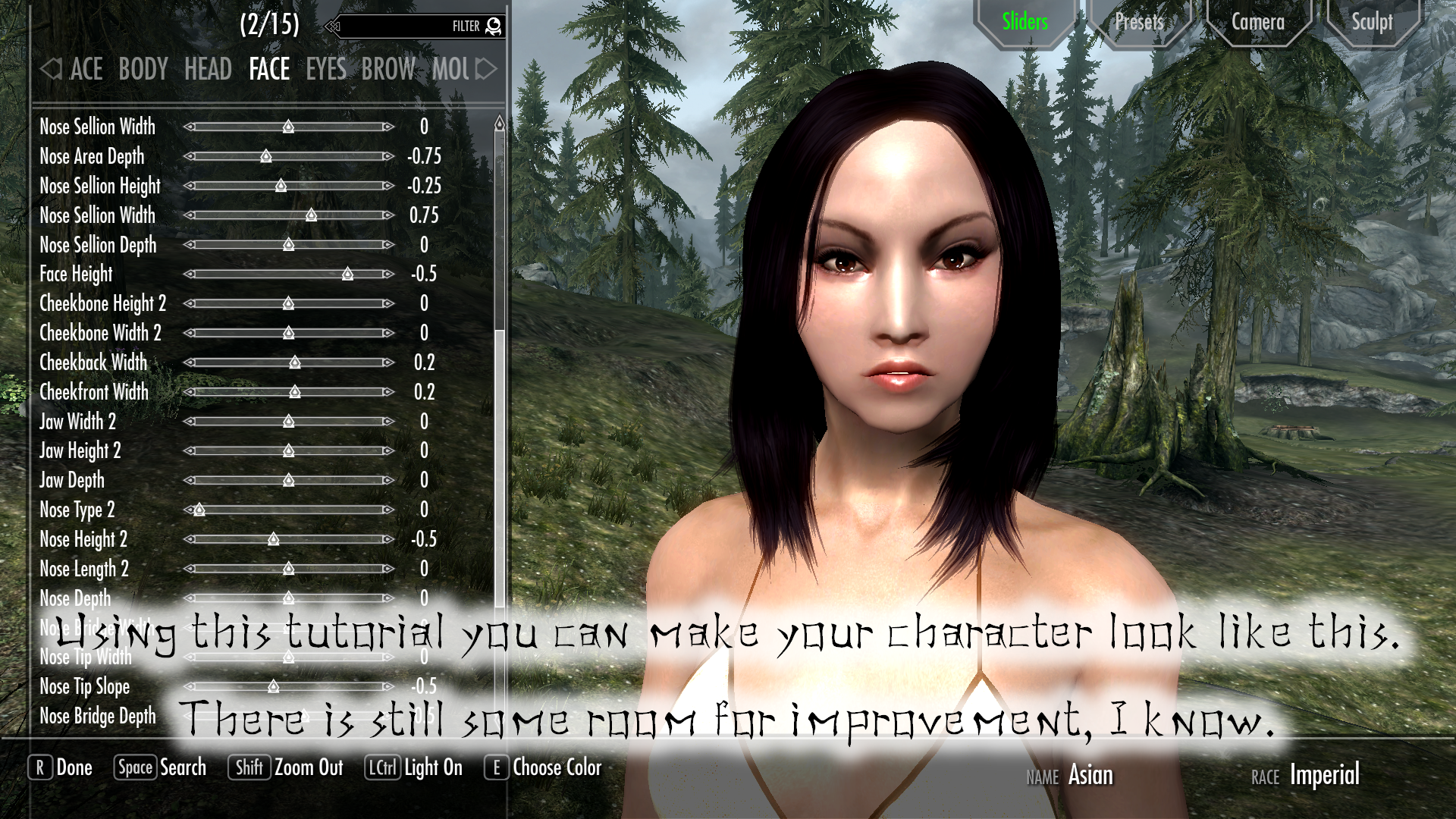The width and height of the screenshot is (1456, 819).
Task: Click the Filter search icon
Action: tap(493, 25)
